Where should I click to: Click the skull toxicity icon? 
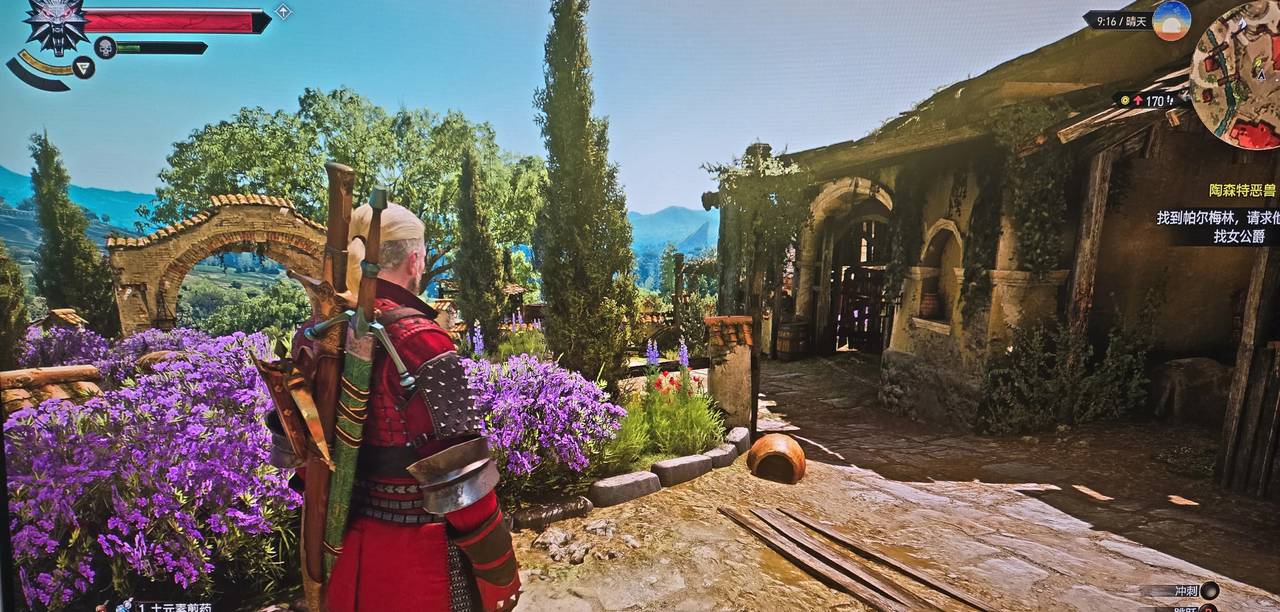(x=105, y=47)
